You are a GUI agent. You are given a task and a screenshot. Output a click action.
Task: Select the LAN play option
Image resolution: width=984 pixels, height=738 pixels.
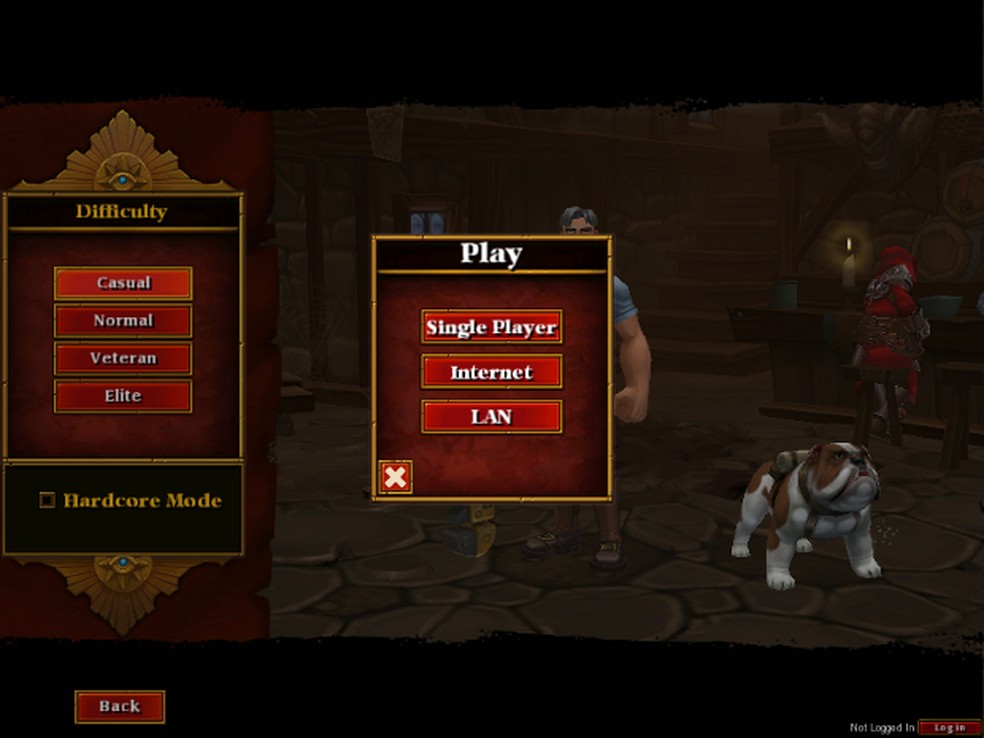491,417
